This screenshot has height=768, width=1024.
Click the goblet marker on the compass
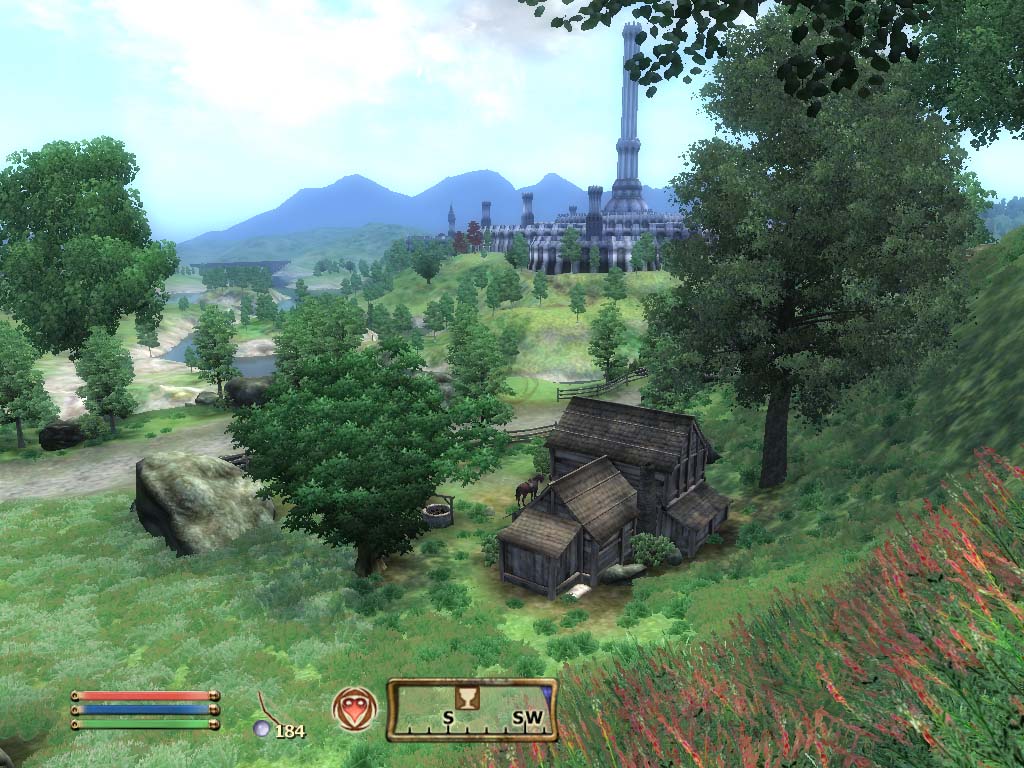coord(463,697)
